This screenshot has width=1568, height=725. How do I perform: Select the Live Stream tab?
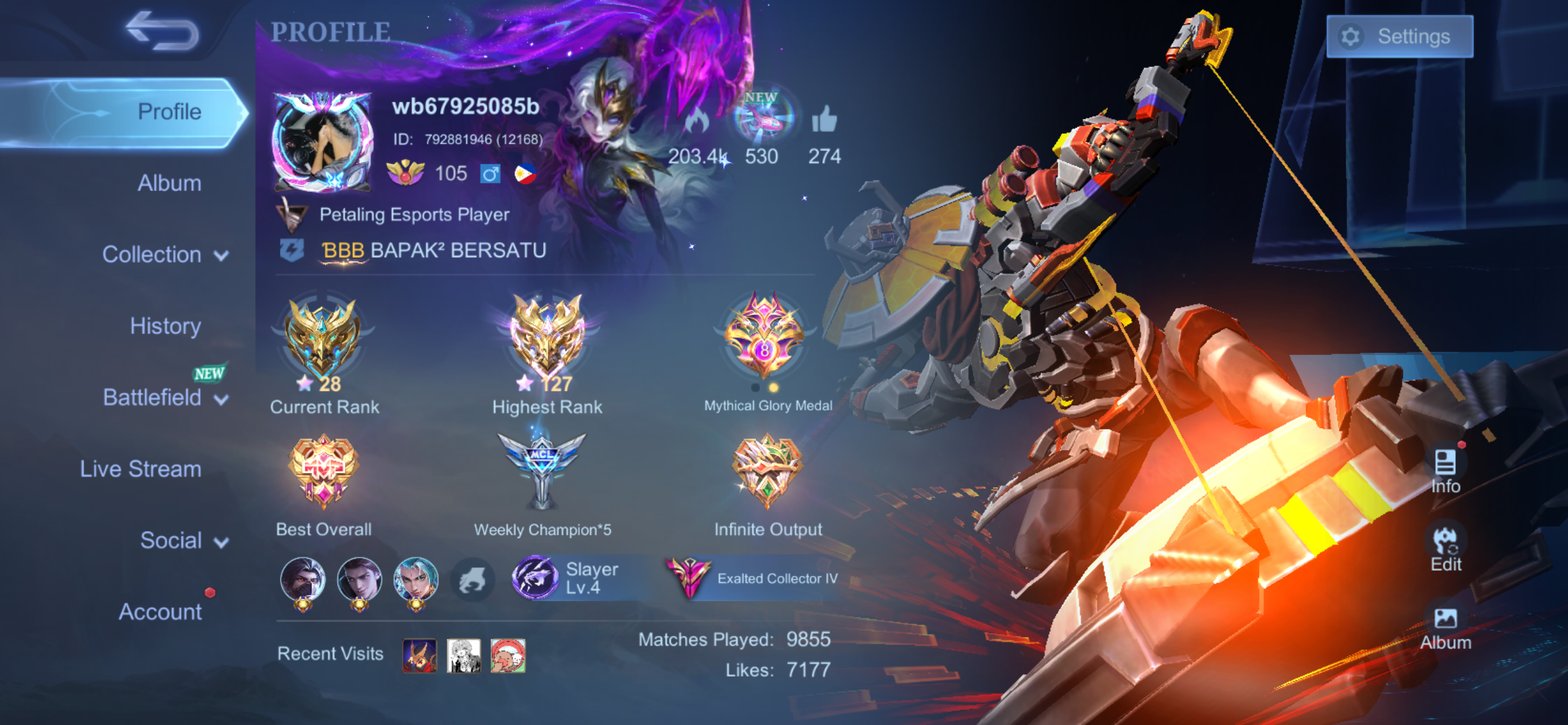141,469
